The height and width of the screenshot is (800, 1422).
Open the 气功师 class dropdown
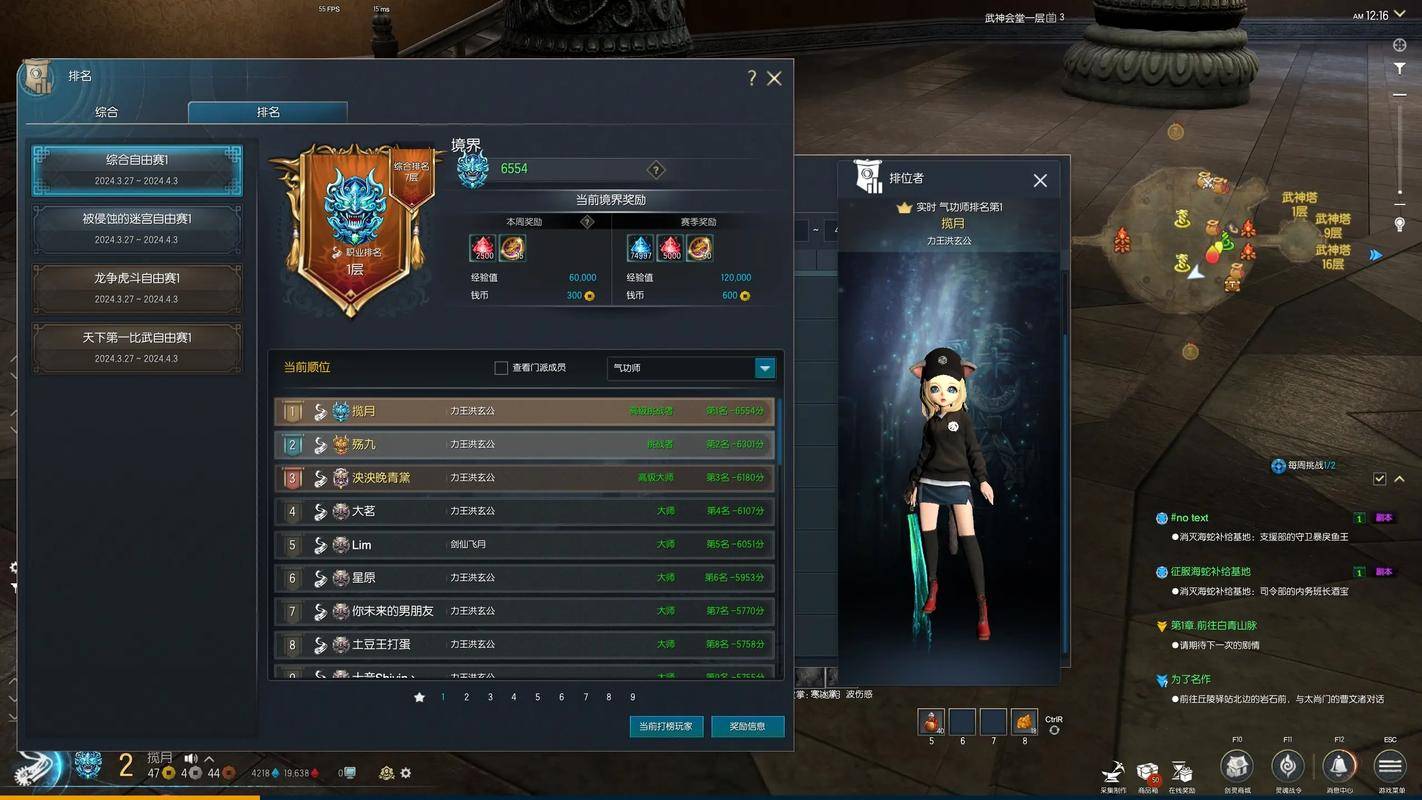tap(764, 368)
